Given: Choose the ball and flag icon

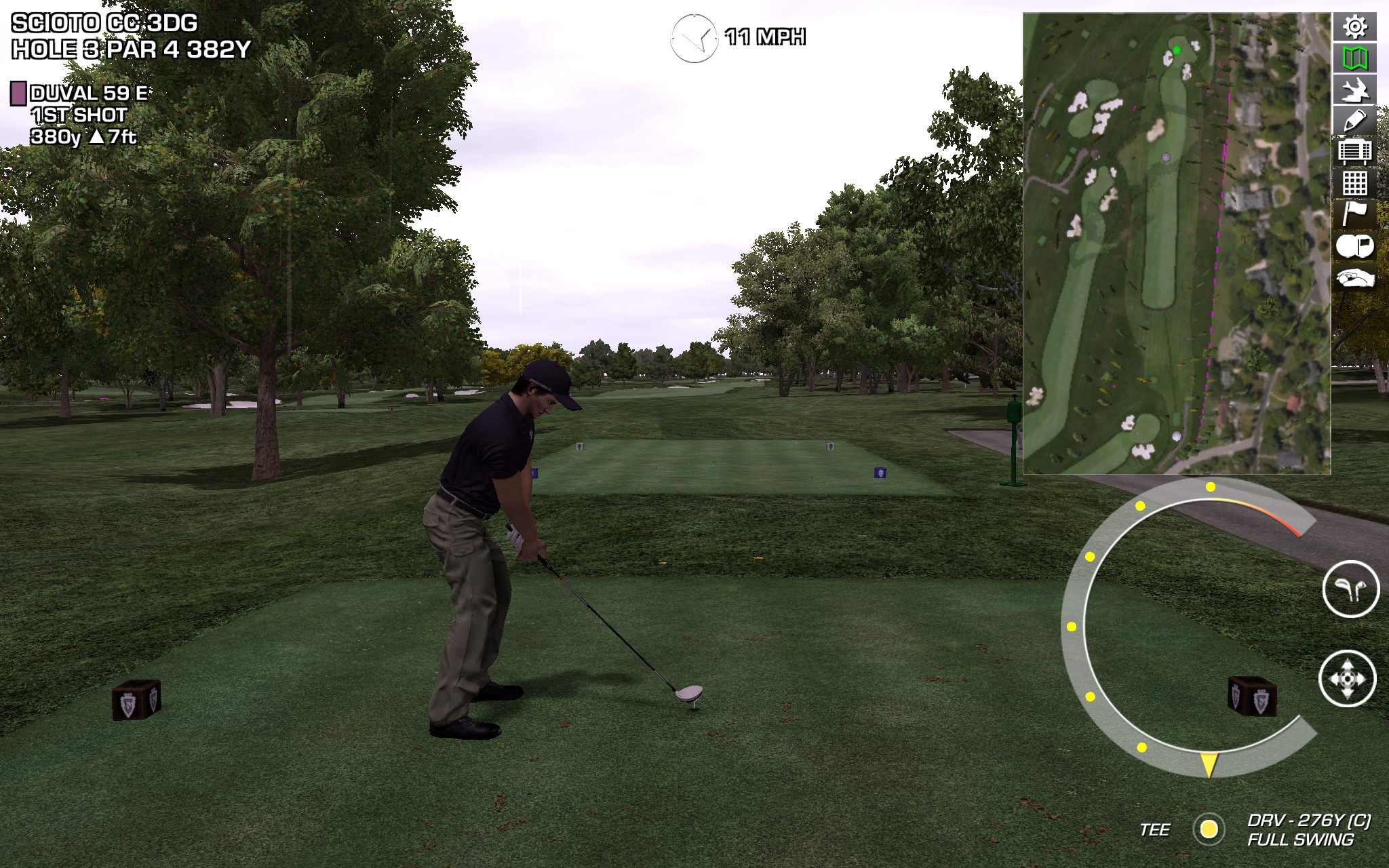Looking at the screenshot, I should 1354,246.
